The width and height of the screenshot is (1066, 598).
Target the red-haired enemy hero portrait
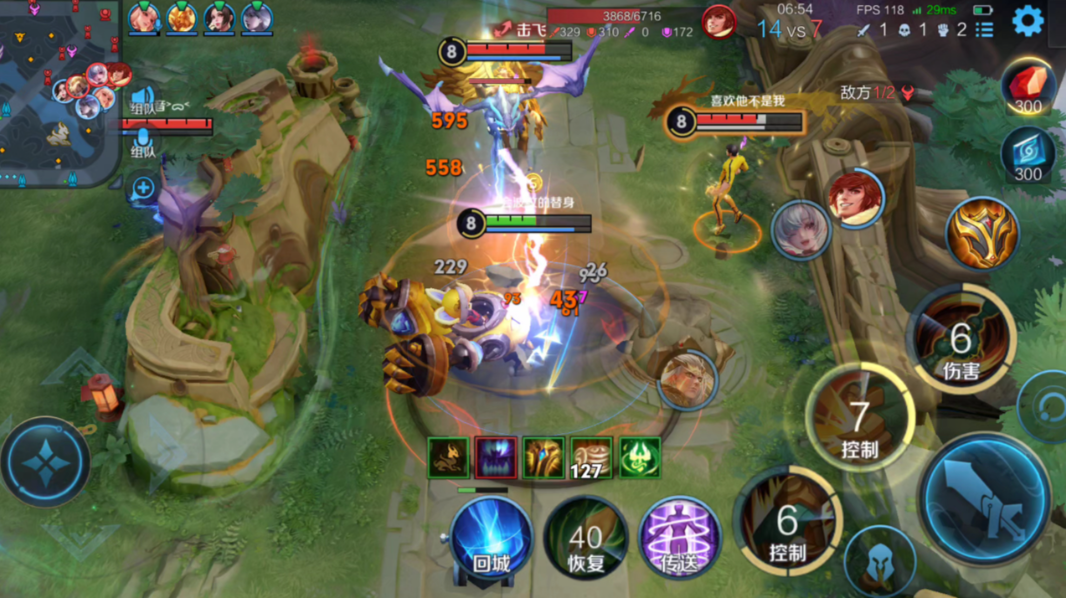[855, 199]
